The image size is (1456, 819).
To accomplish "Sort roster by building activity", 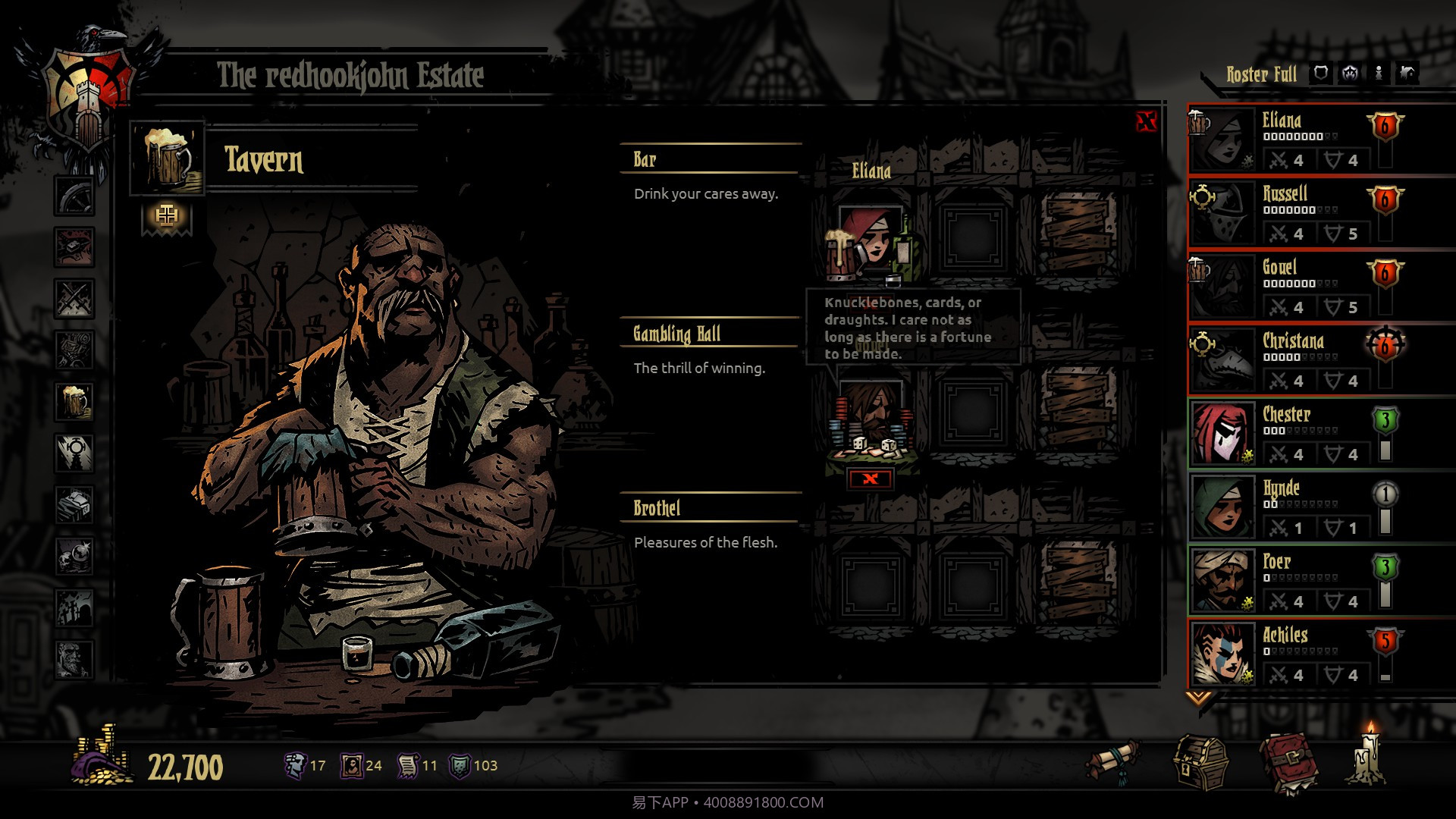I will click(x=1407, y=74).
